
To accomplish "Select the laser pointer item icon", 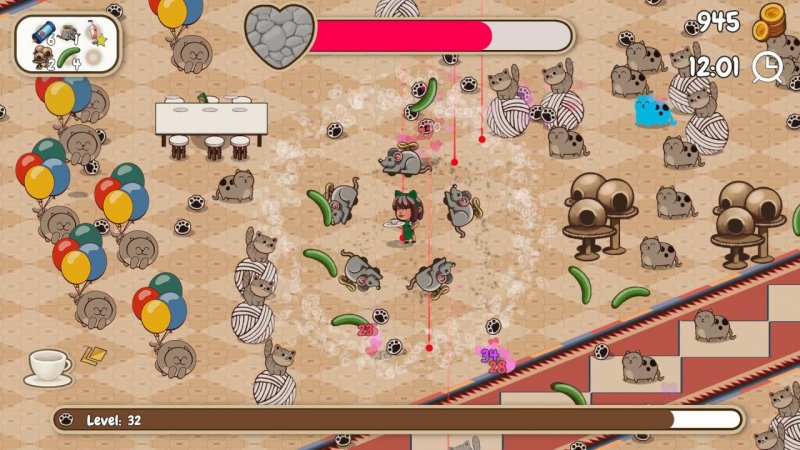I will 42,31.
